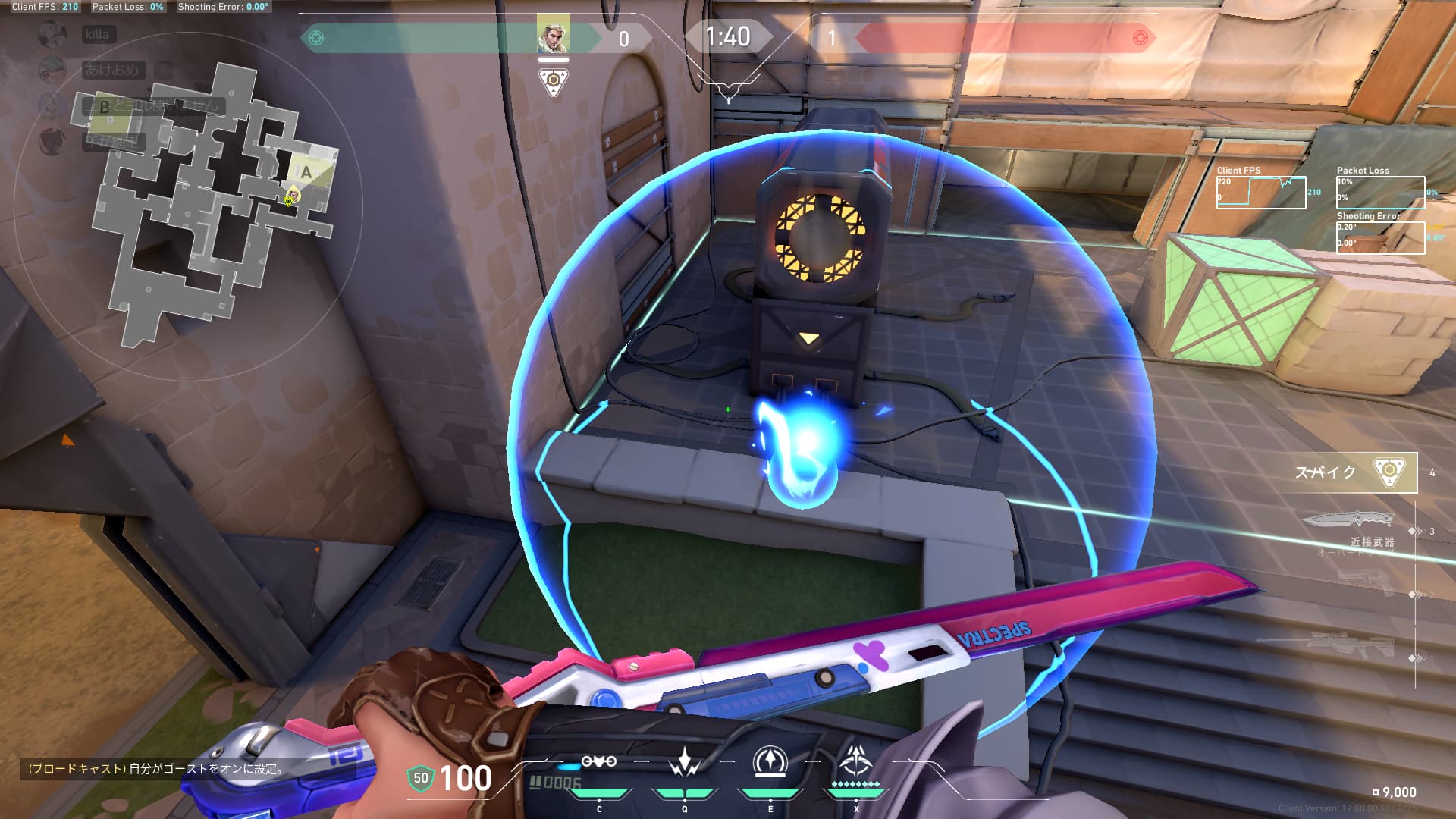This screenshot has height=819, width=1456.
Task: Select player killa in the team list
Action: point(97,34)
